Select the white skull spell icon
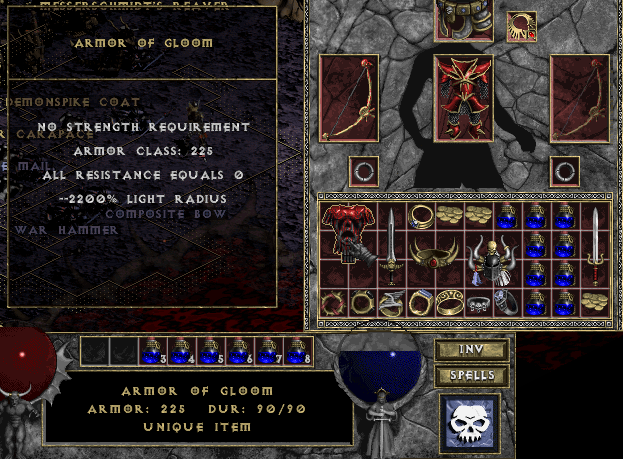This screenshot has height=459, width=623. point(469,421)
